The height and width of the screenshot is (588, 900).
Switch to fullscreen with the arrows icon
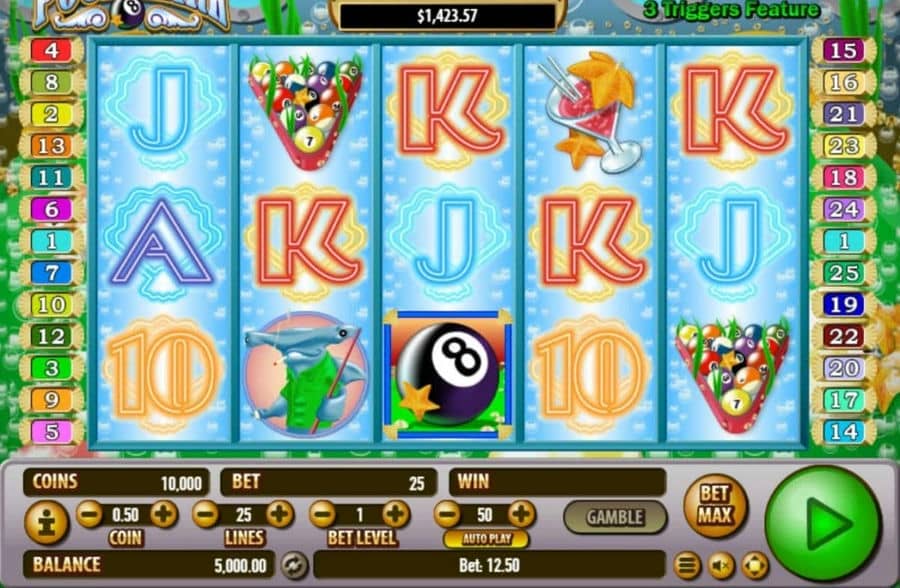point(753,566)
